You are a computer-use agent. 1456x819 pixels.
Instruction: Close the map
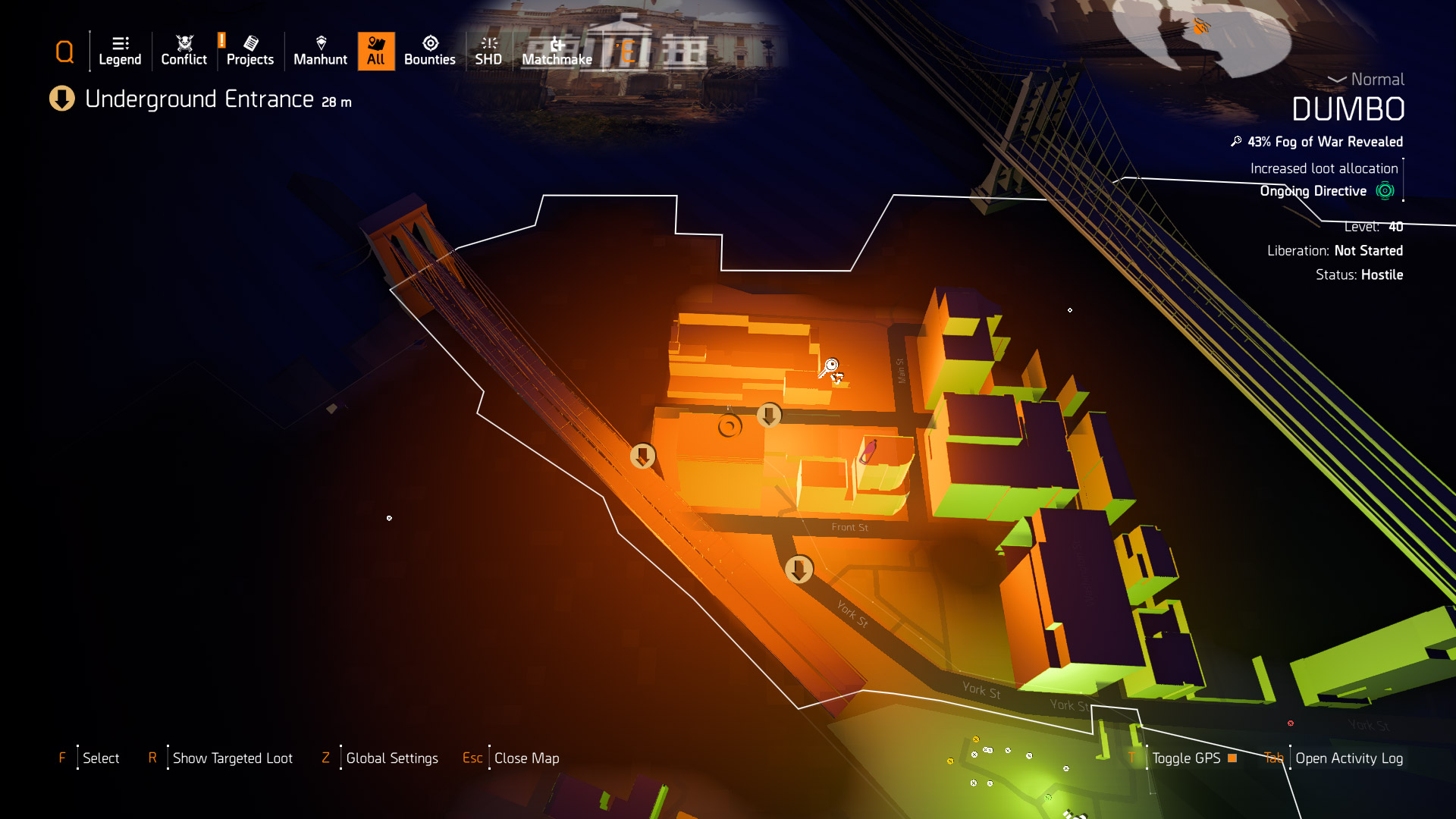point(526,758)
